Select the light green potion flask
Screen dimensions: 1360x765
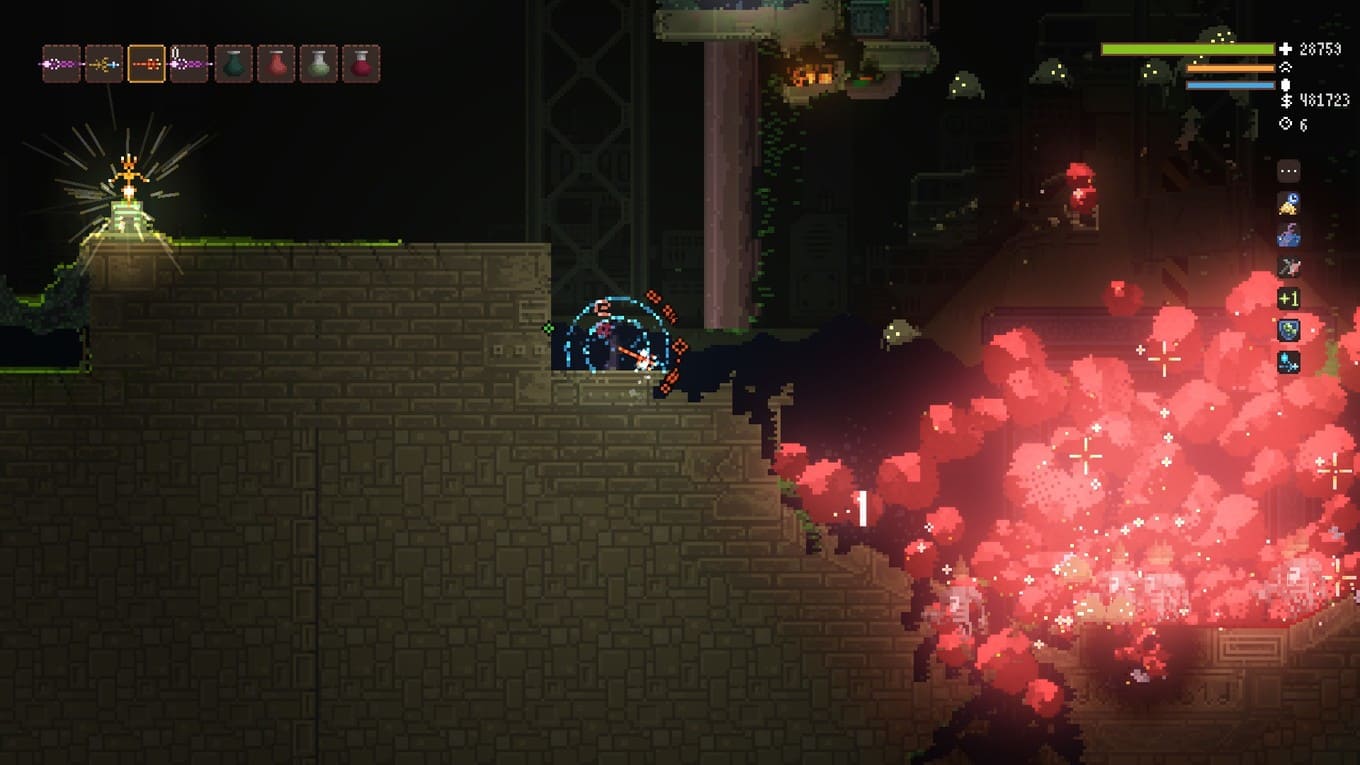pos(318,64)
